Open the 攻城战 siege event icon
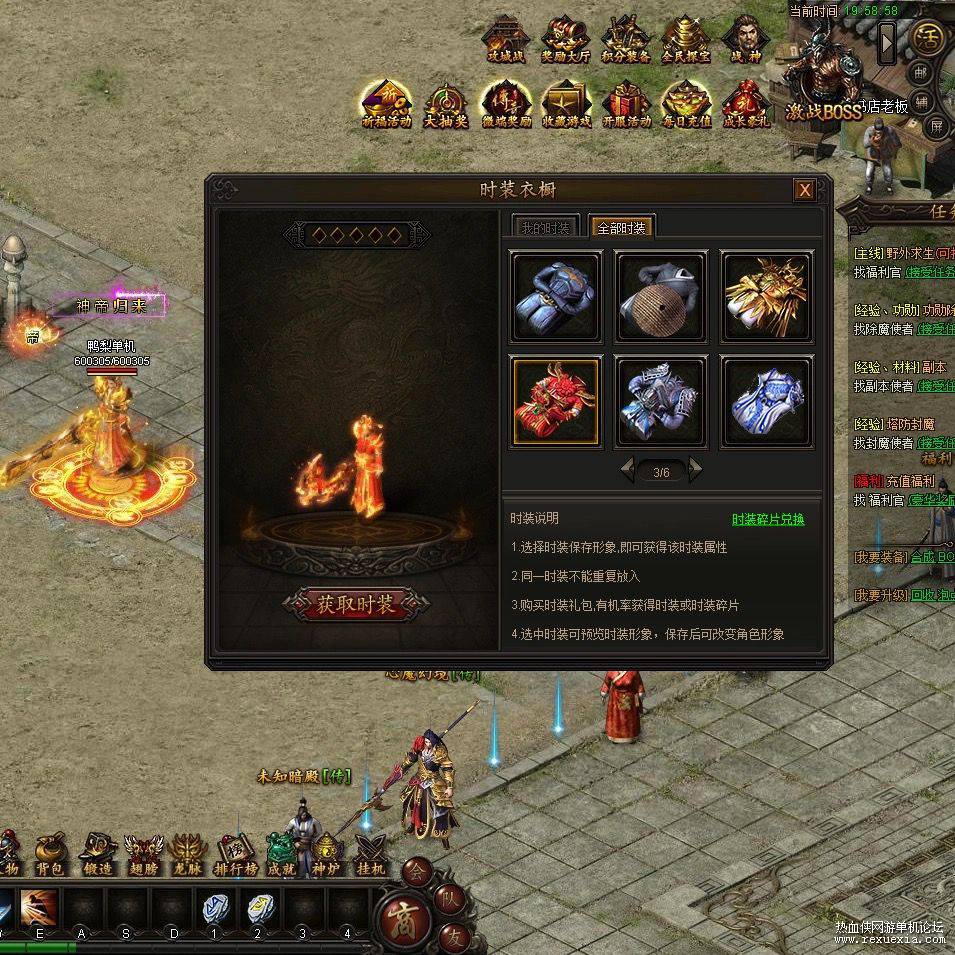955x955 pixels. tap(504, 40)
